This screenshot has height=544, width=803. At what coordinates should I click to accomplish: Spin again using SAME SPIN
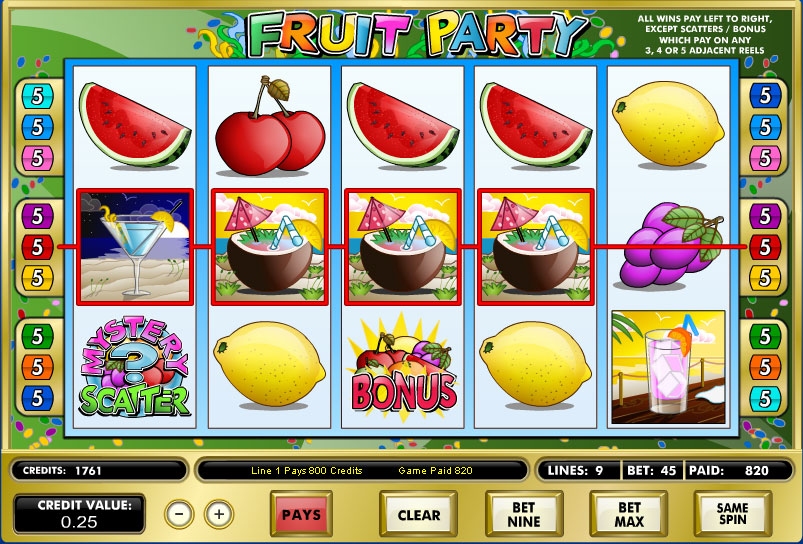click(732, 515)
